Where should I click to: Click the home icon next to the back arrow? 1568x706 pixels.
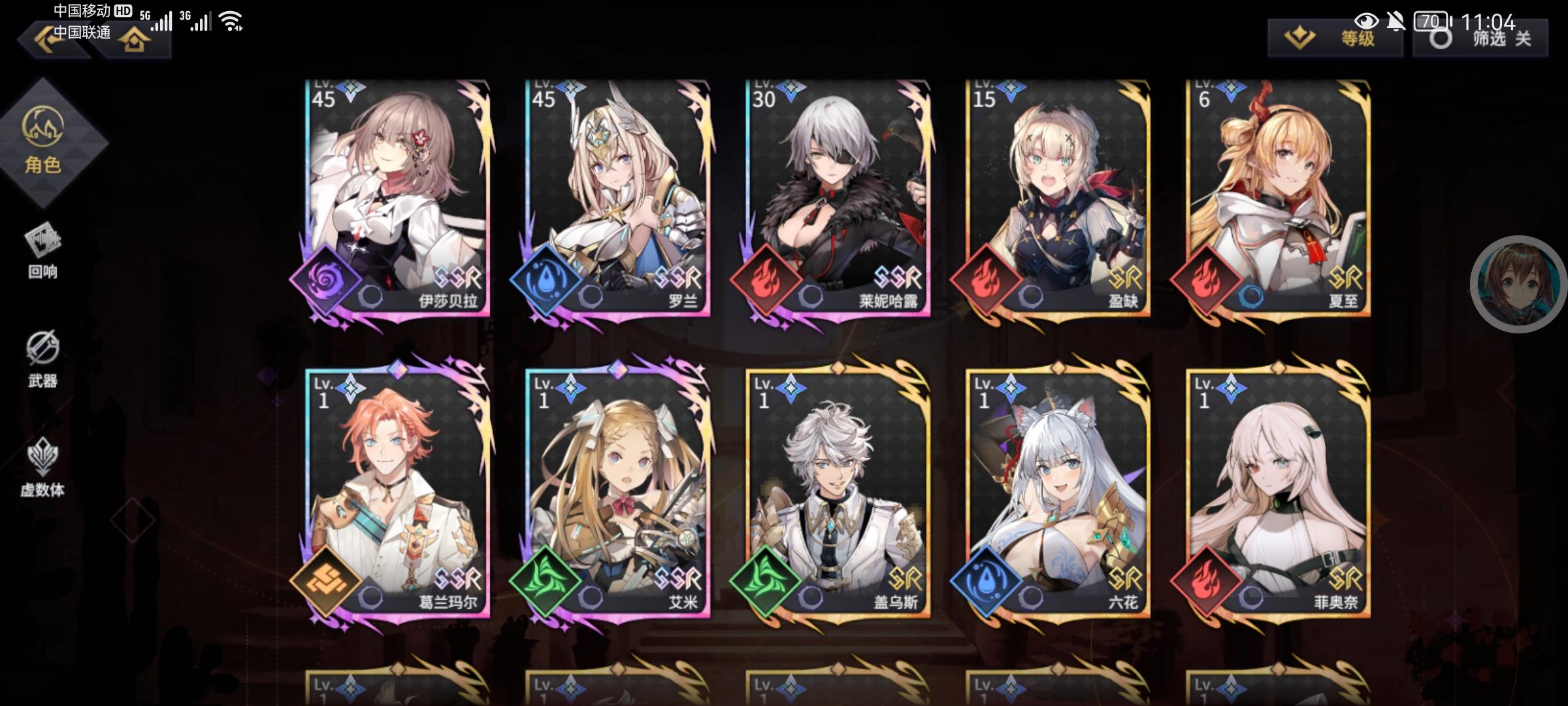pyautogui.click(x=134, y=41)
